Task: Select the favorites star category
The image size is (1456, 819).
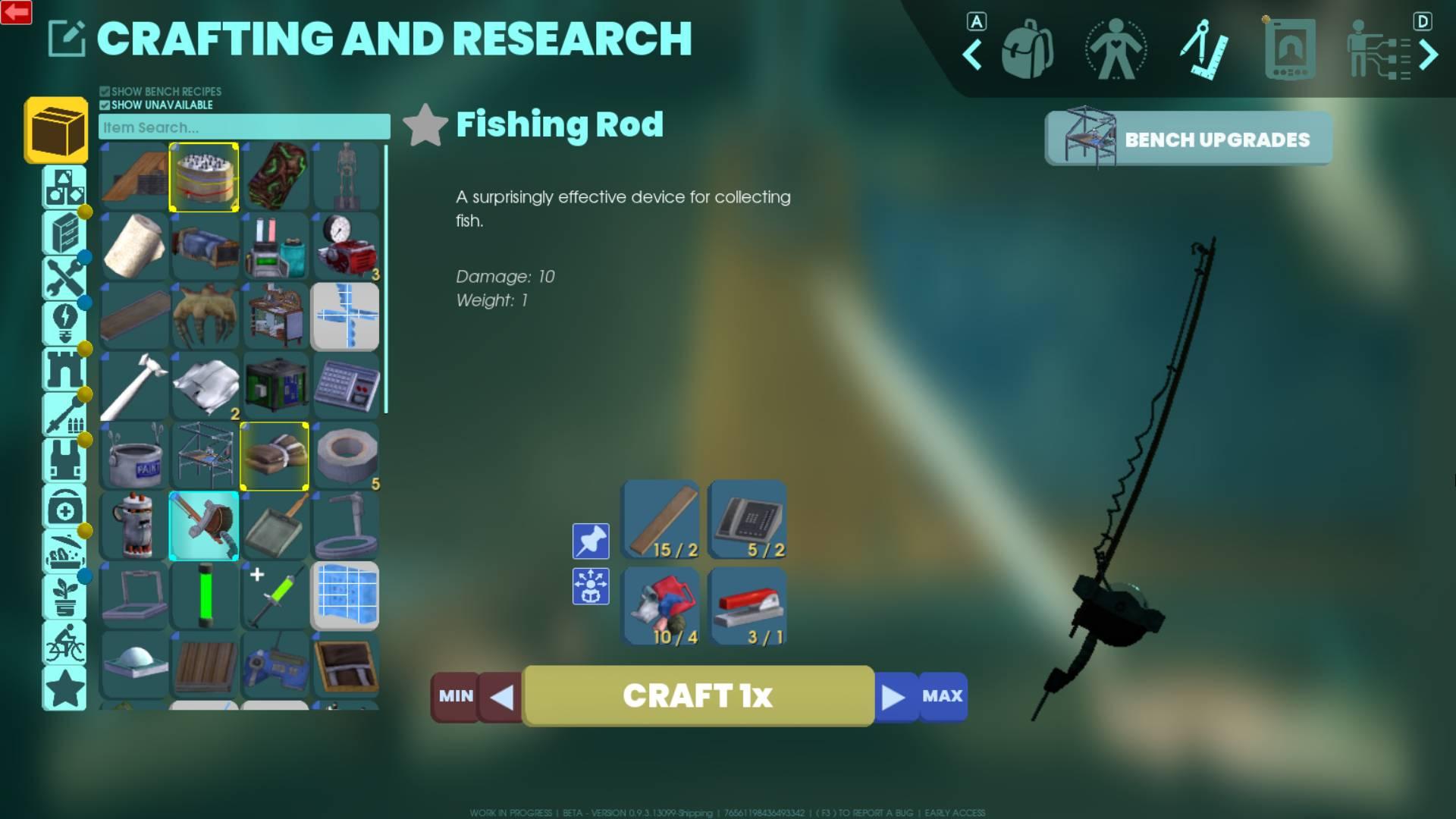Action: click(64, 688)
